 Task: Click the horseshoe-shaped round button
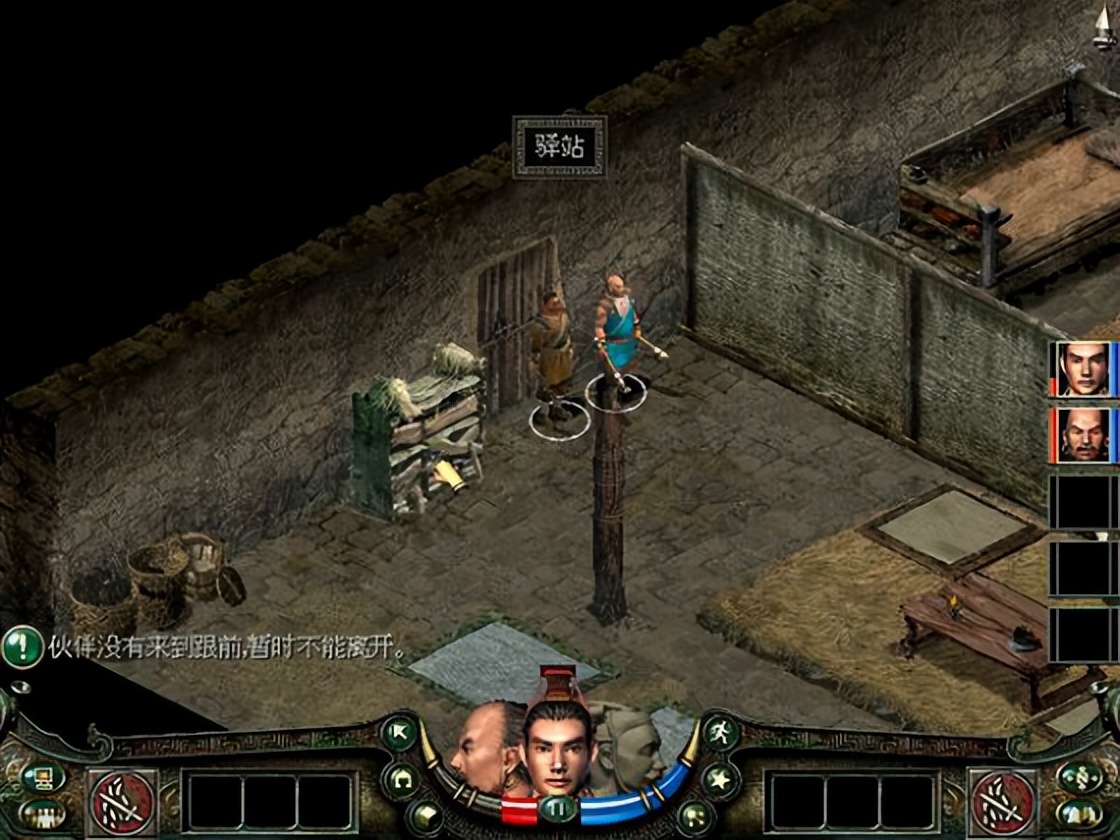click(x=400, y=780)
